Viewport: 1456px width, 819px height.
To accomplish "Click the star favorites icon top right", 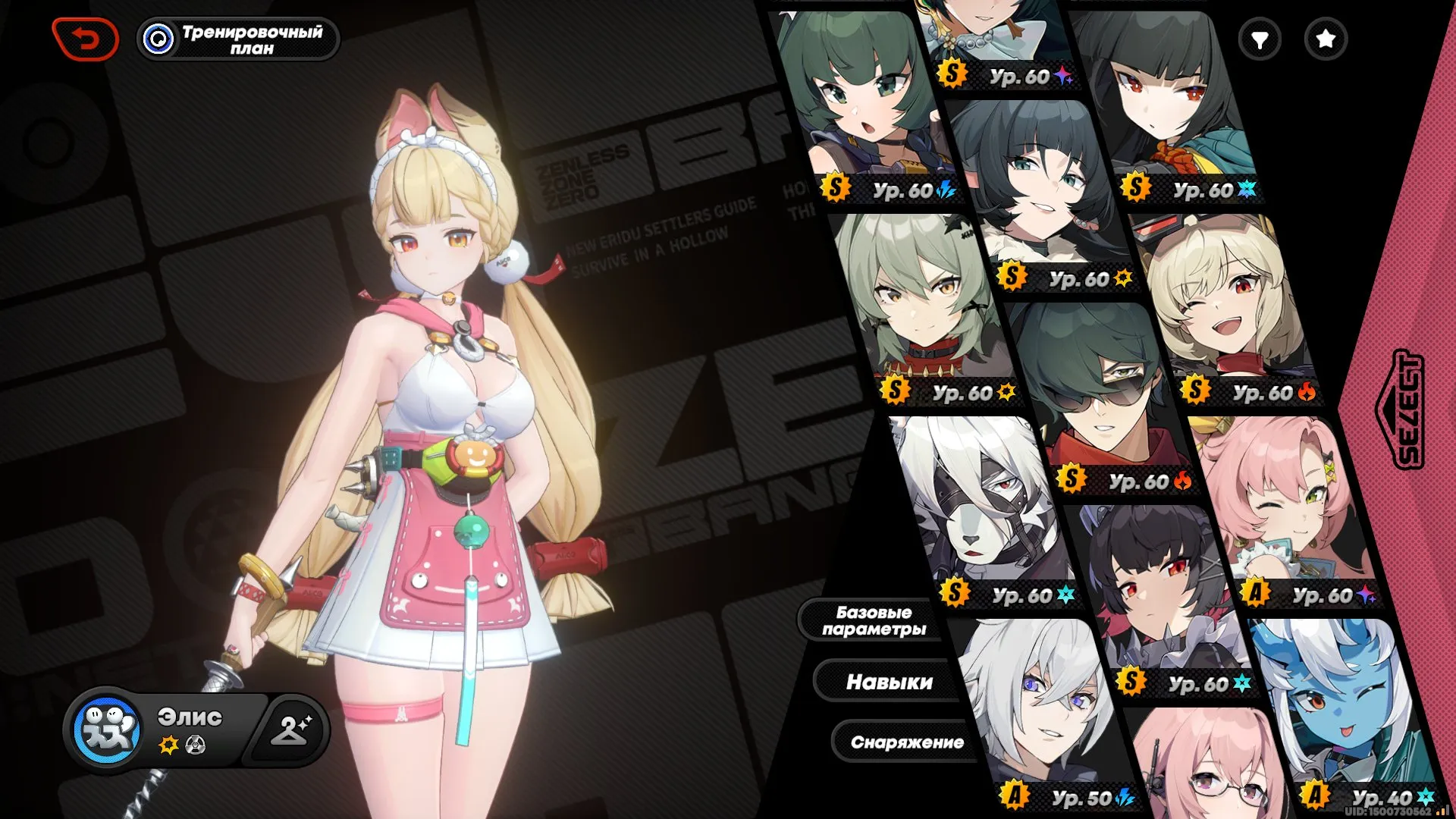I will tap(1325, 39).
